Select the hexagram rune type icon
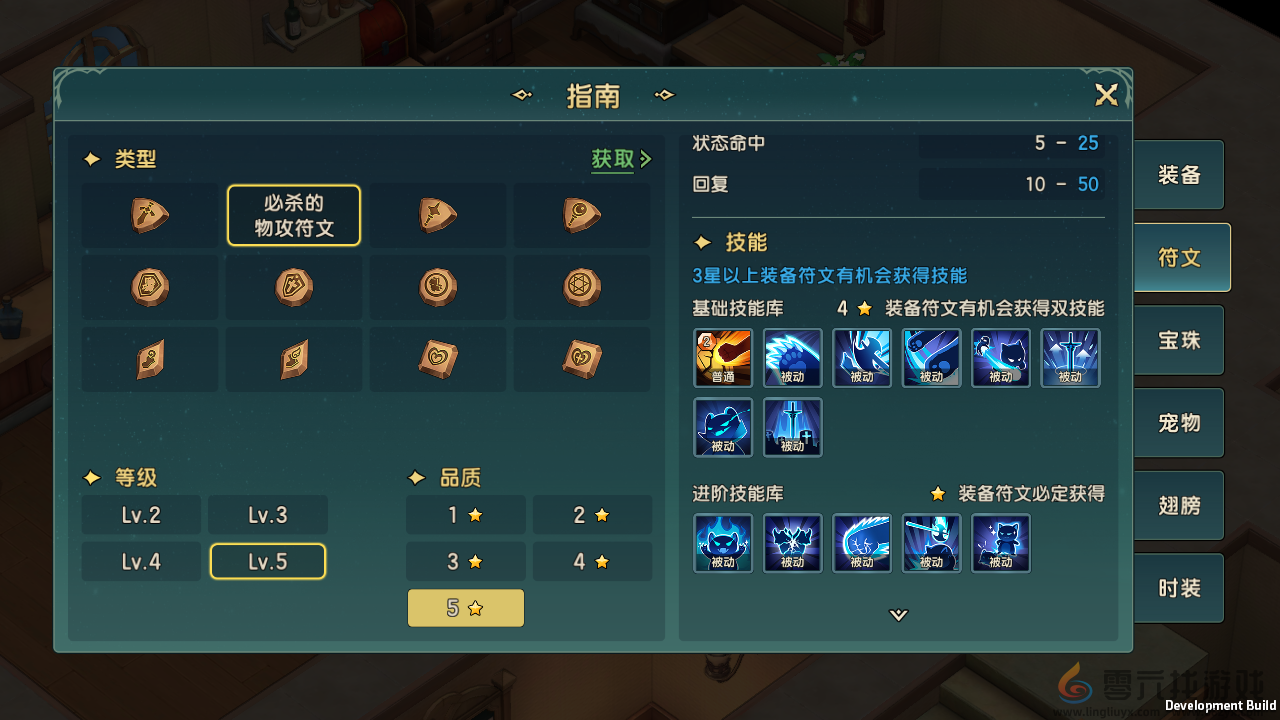This screenshot has width=1280, height=720. 581,287
